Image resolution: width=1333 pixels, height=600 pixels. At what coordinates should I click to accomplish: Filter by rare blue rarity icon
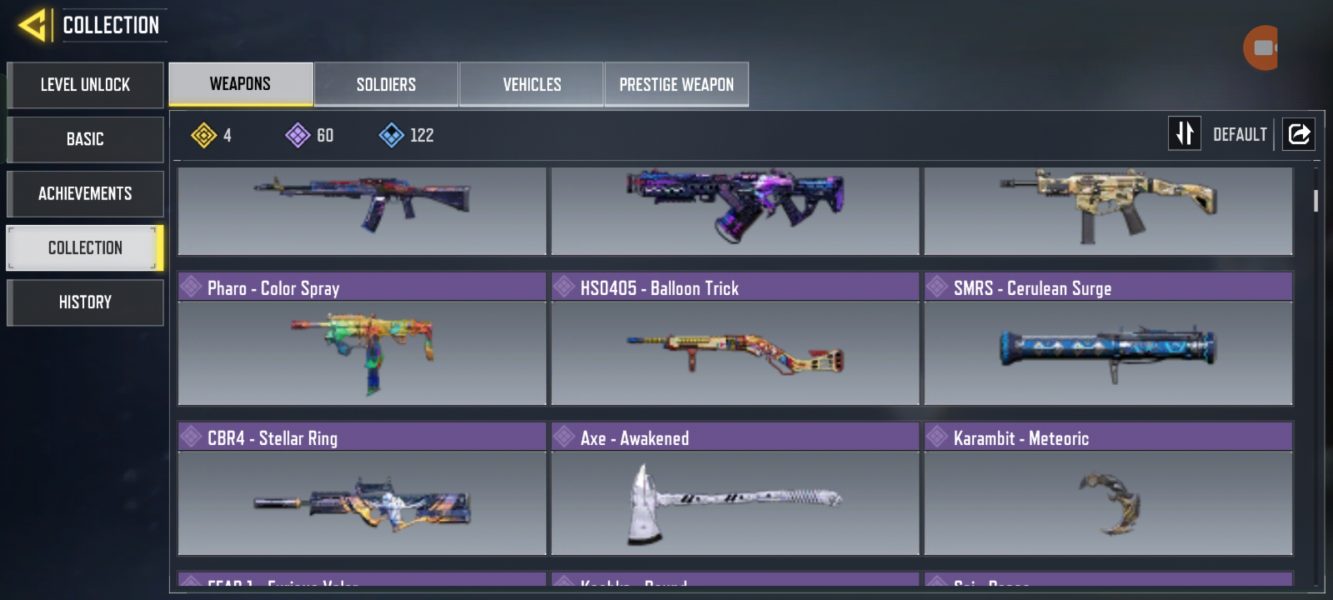(392, 135)
